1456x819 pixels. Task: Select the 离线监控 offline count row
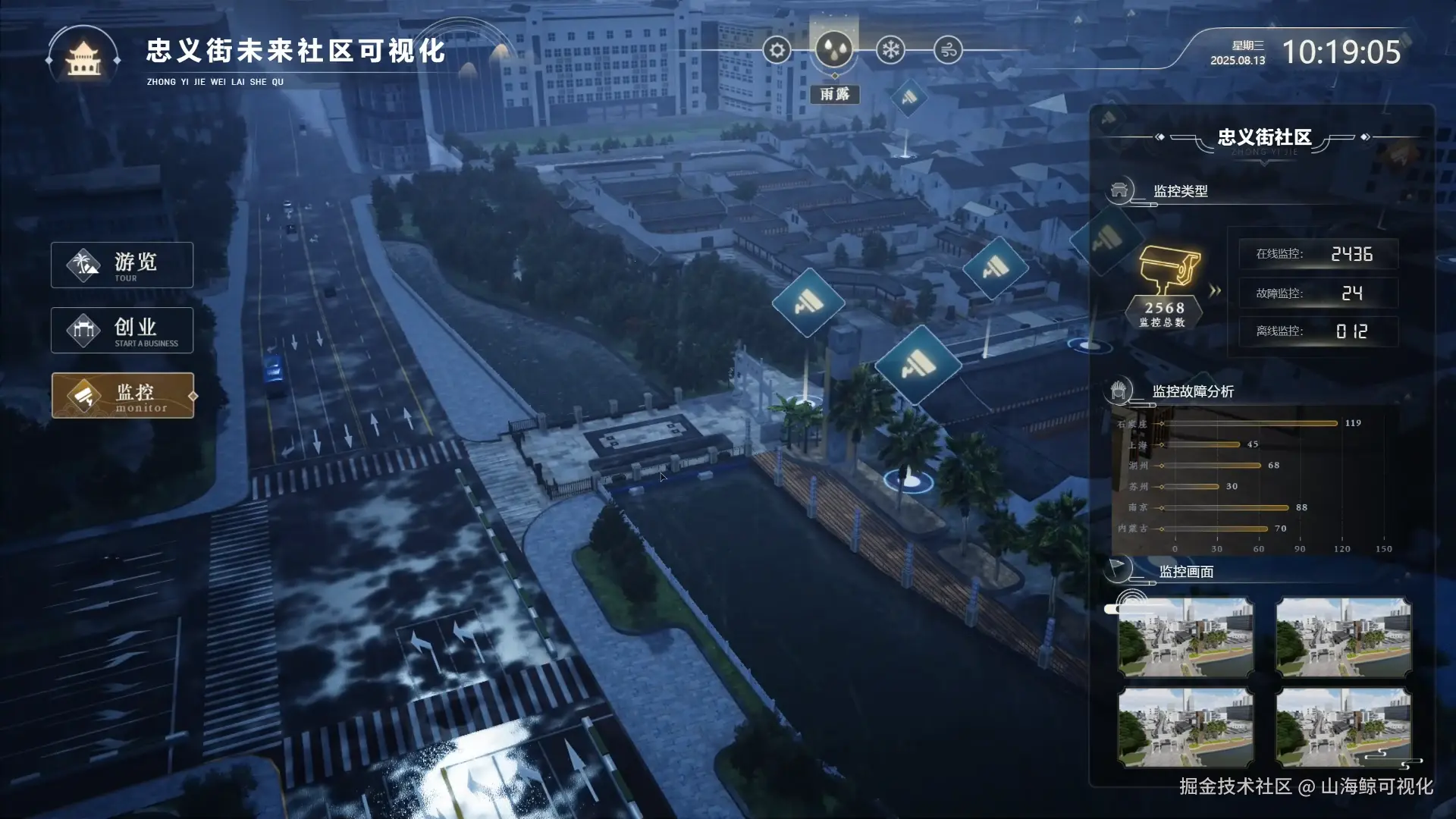coord(1318,331)
